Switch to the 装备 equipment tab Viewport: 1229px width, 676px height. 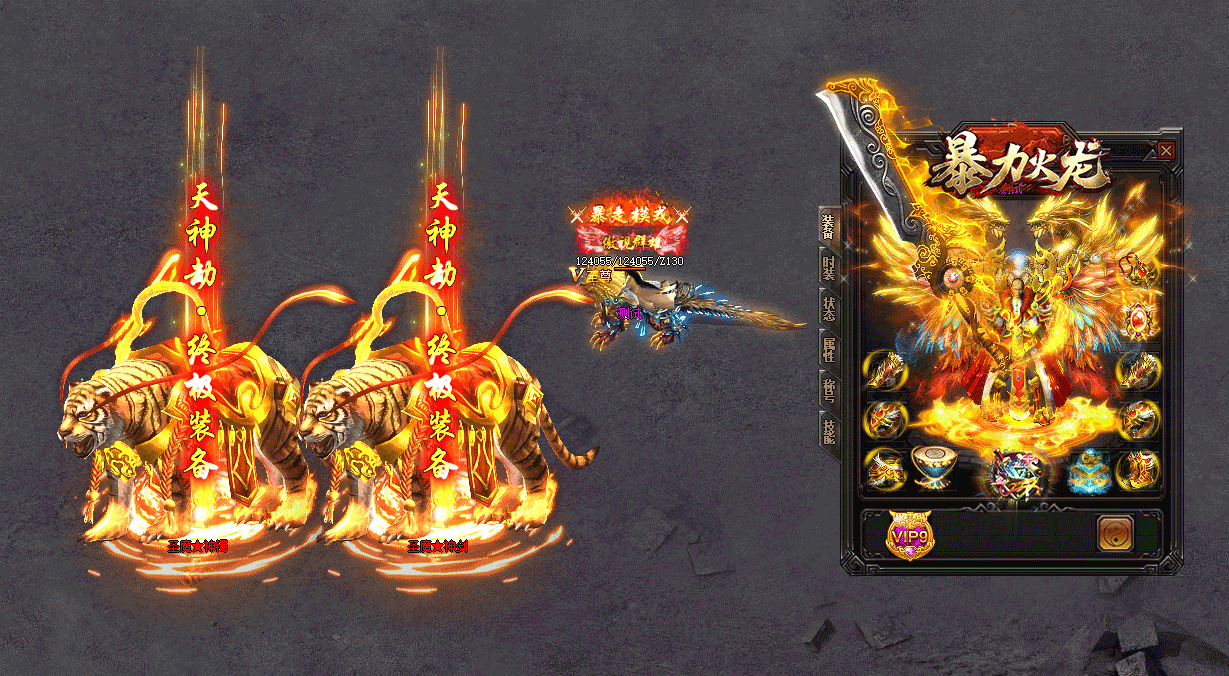point(828,229)
